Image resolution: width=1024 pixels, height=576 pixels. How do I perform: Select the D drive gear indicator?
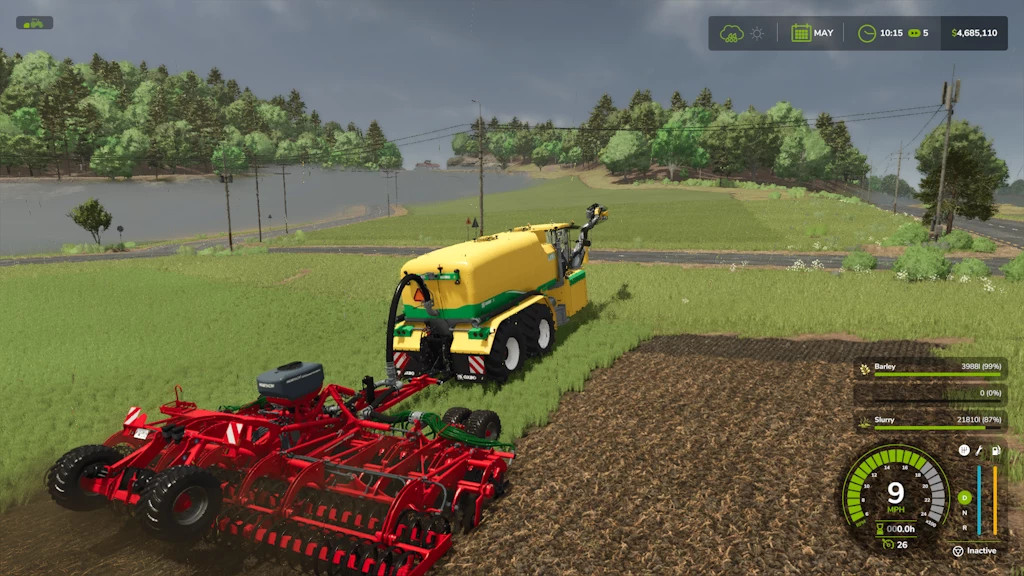click(x=964, y=497)
